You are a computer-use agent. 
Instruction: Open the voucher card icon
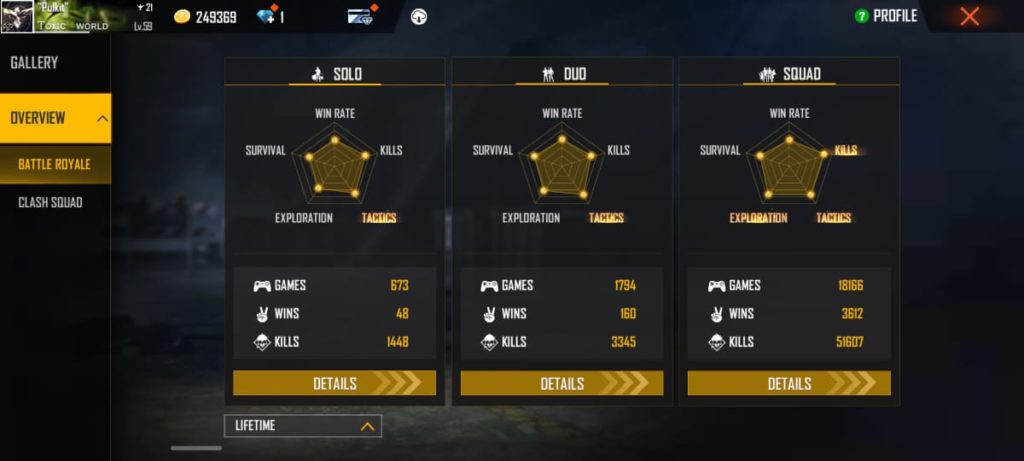(361, 16)
